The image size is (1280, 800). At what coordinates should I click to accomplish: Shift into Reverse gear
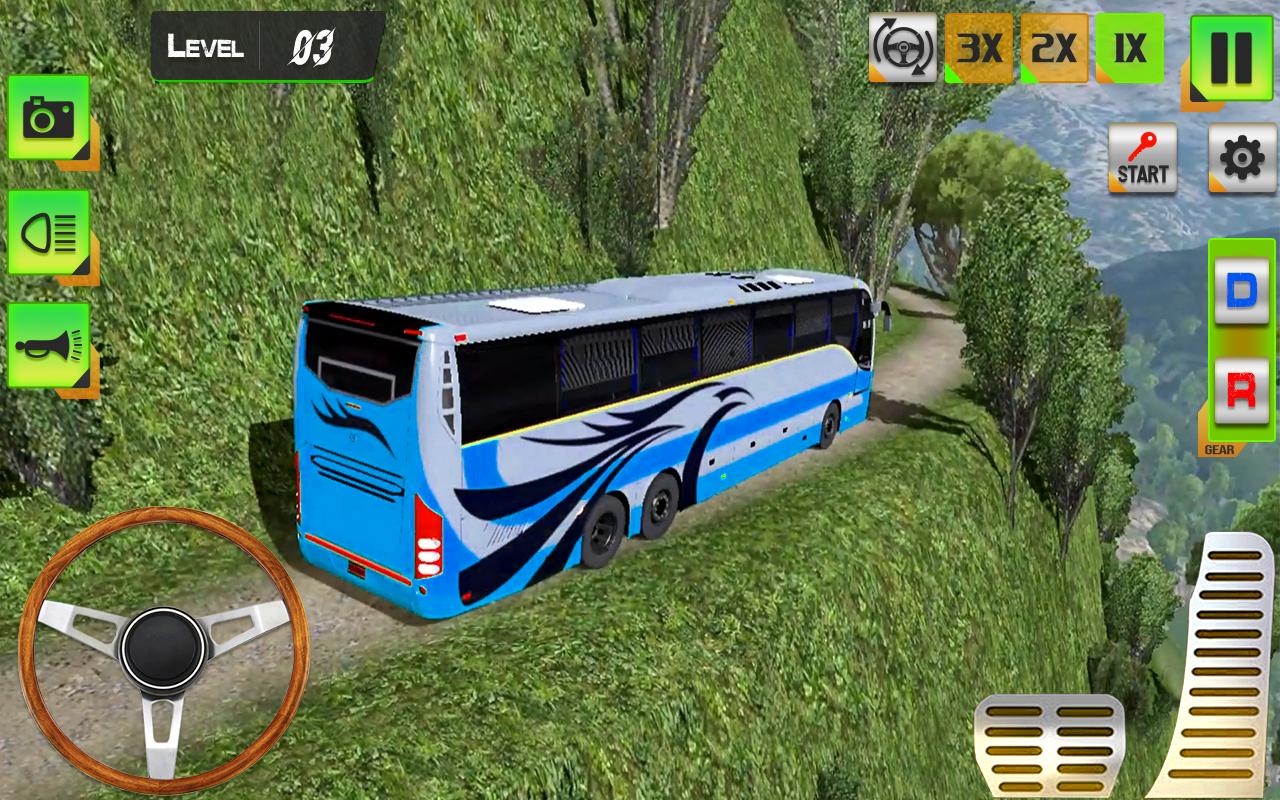pos(1241,391)
